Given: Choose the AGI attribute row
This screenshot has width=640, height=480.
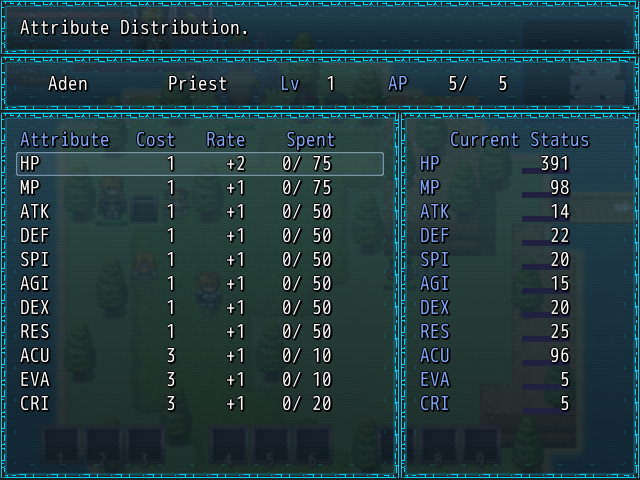Looking at the screenshot, I should [x=200, y=284].
